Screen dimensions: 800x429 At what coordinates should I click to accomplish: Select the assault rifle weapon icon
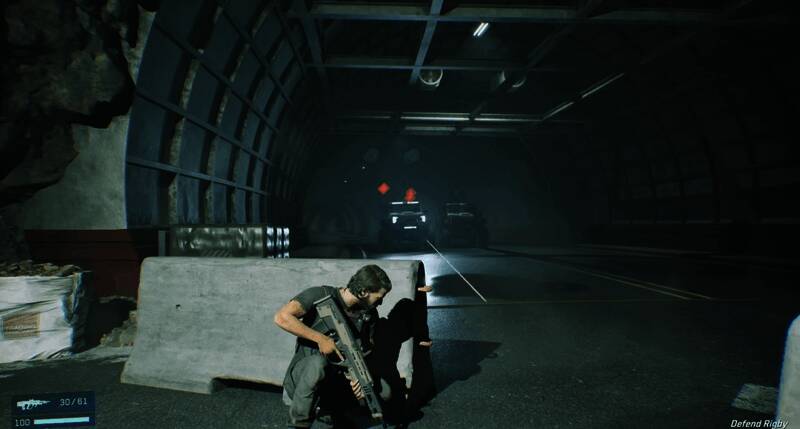[33, 404]
